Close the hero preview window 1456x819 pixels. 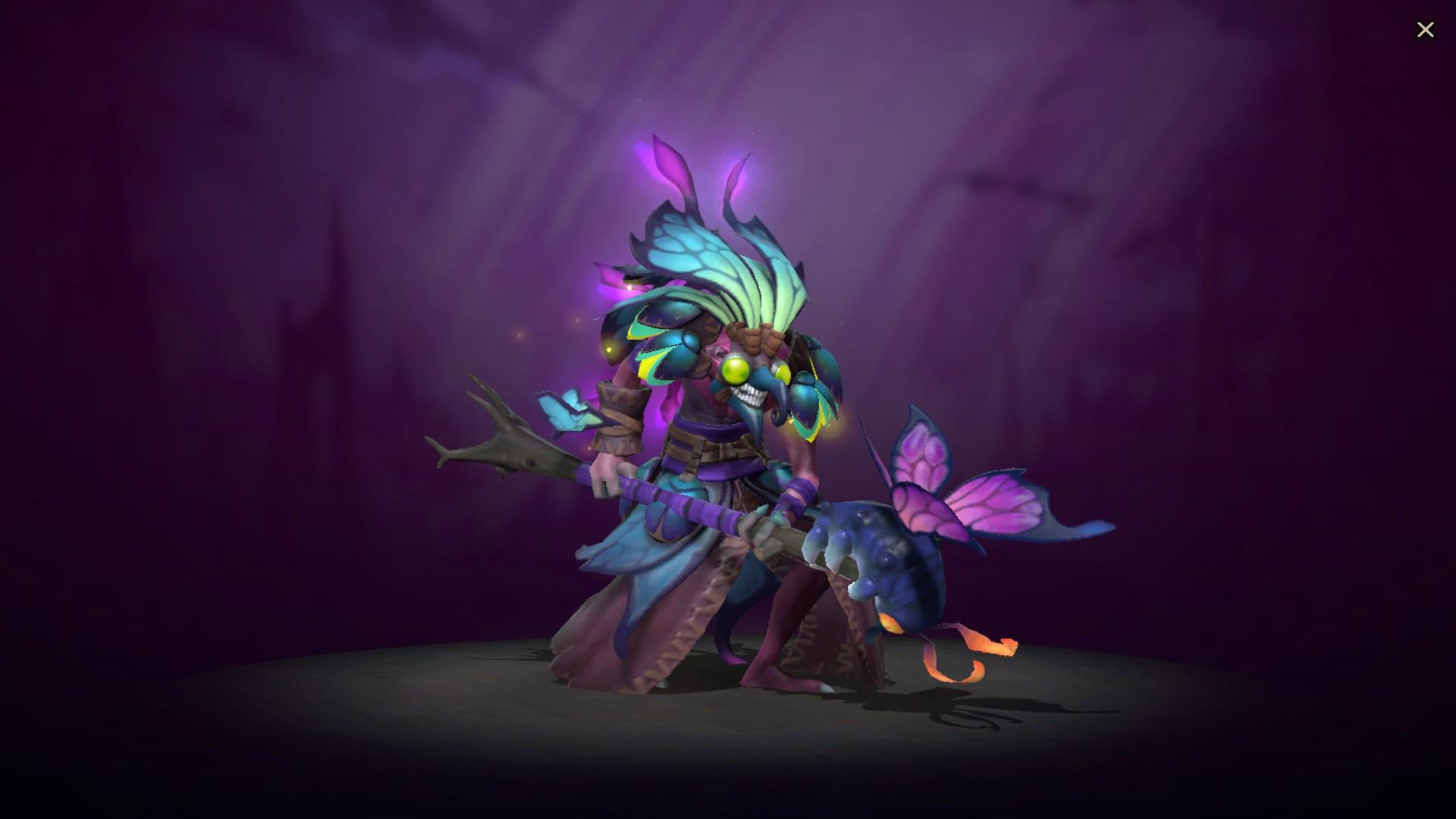1426,29
